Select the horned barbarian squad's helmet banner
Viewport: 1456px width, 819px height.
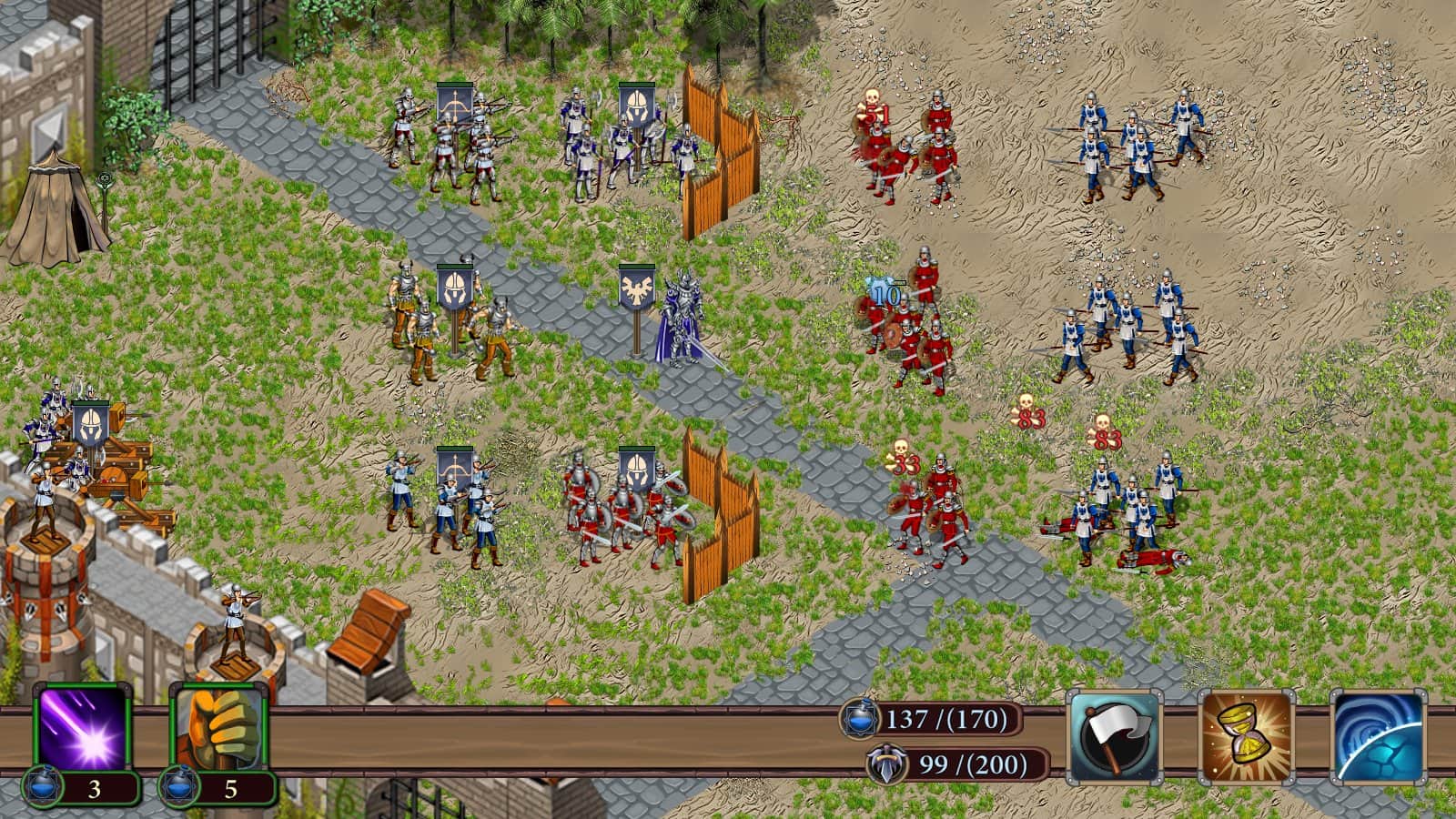[454, 287]
